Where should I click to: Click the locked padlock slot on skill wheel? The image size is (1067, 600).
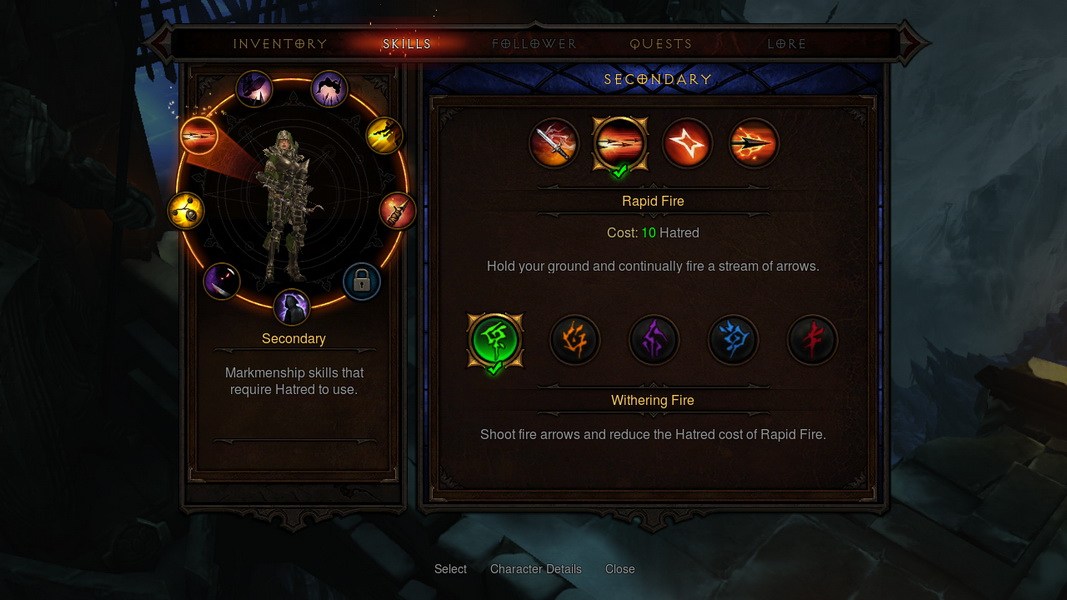362,282
